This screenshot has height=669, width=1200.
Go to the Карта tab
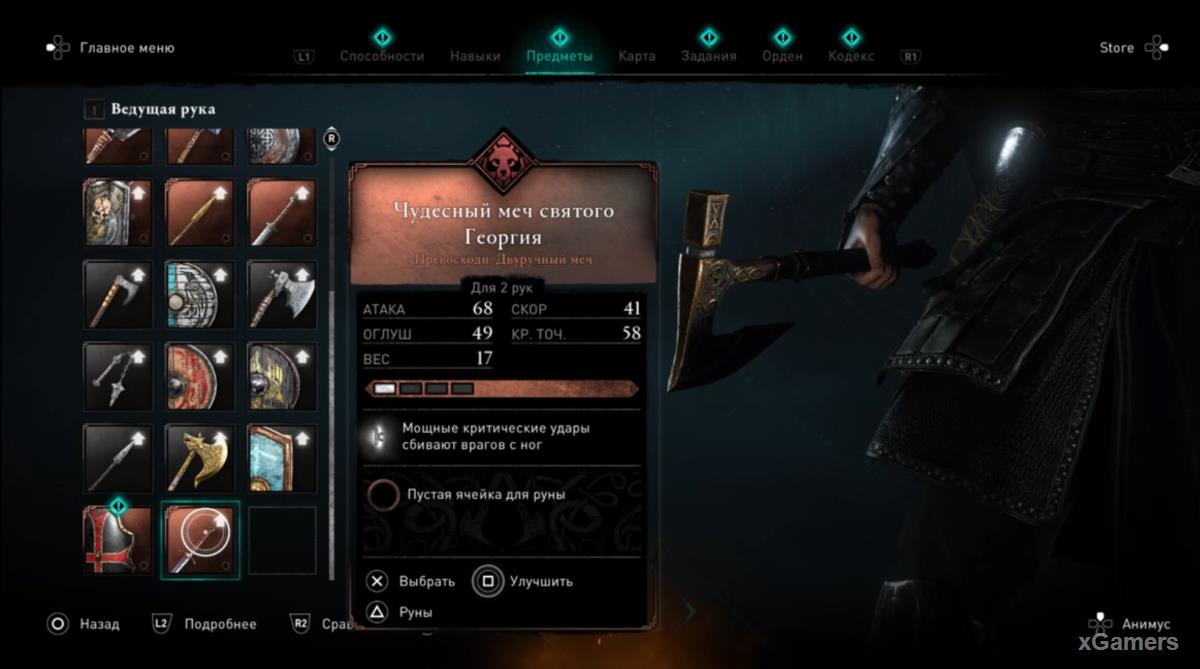pos(637,56)
